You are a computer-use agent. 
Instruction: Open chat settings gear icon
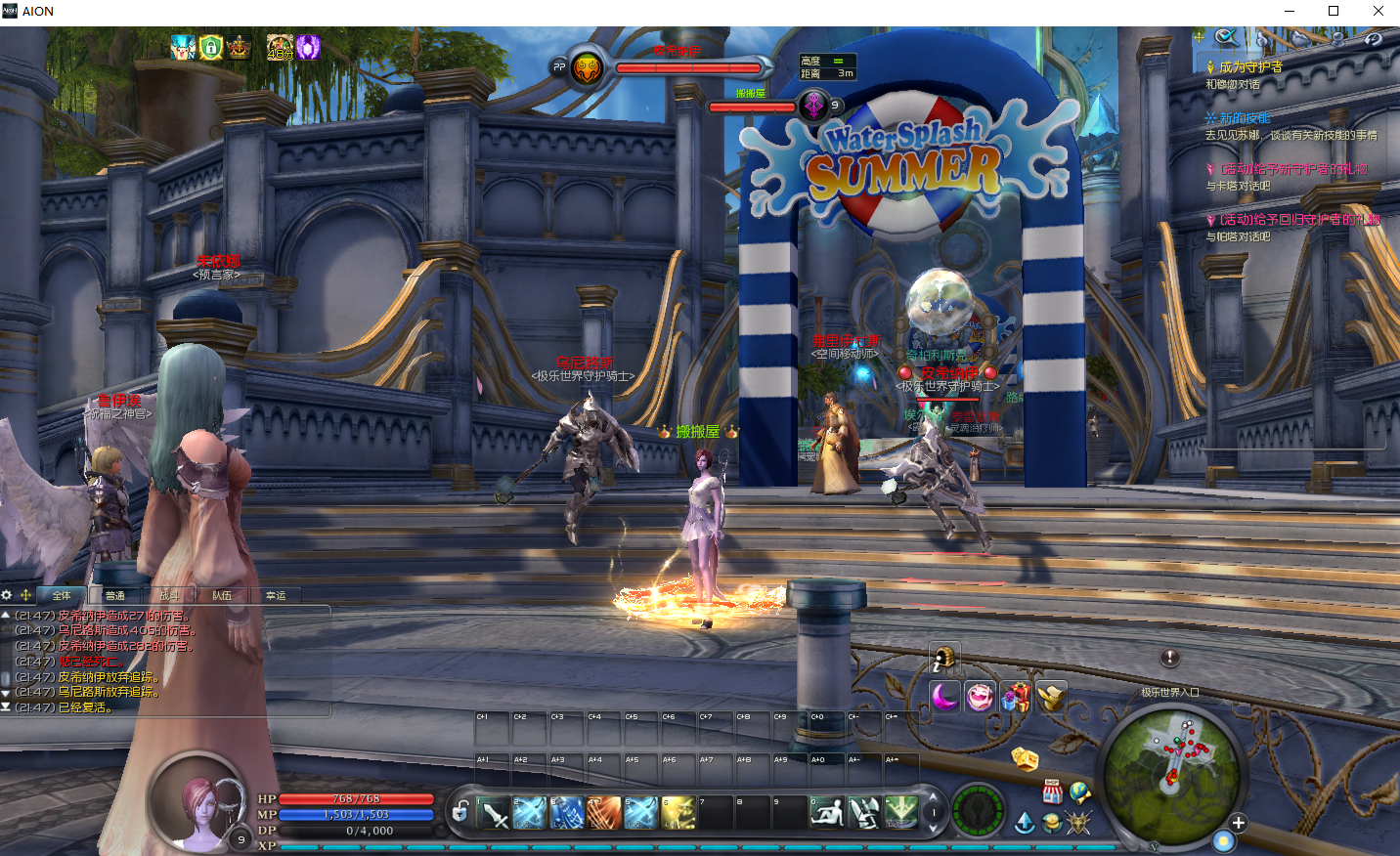[7, 595]
